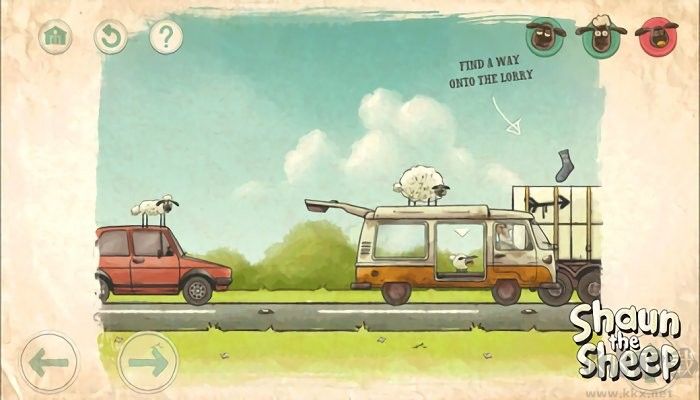
Task: Tap the move right arrow button
Action: [148, 361]
